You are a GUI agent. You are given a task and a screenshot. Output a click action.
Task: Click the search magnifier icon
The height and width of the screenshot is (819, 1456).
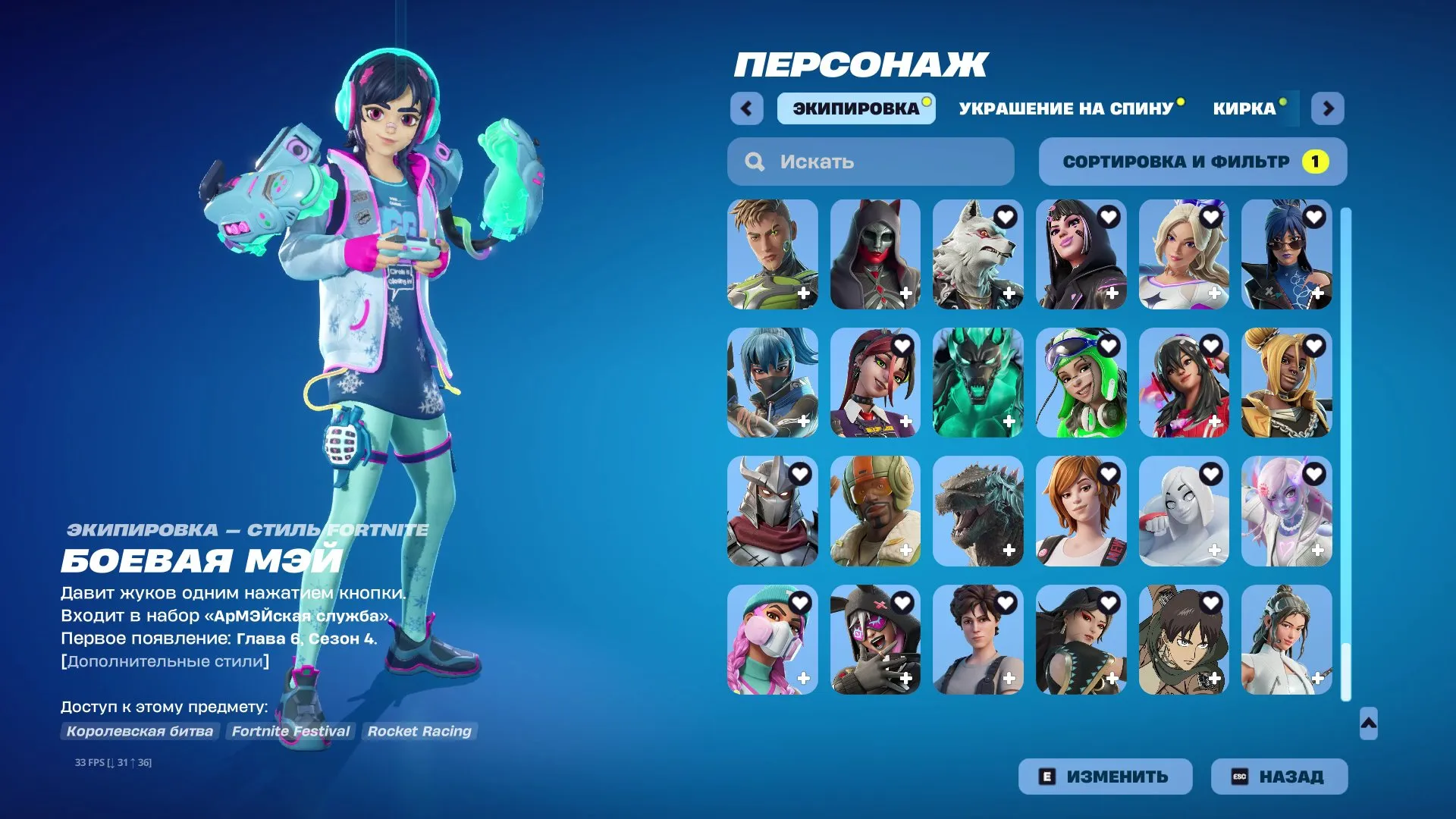pos(755,161)
